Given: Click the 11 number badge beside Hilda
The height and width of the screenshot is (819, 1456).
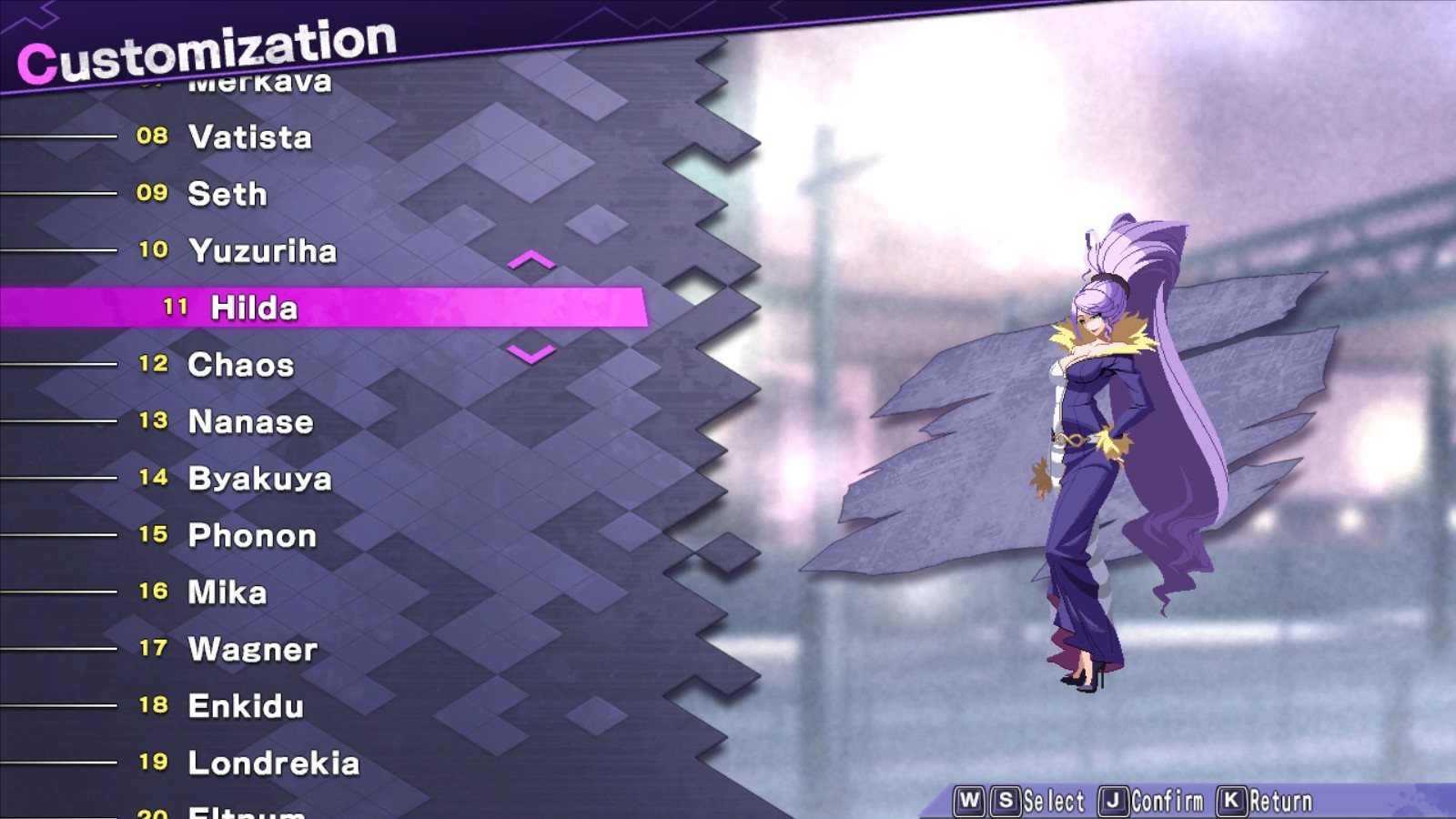Looking at the screenshot, I should 176,308.
